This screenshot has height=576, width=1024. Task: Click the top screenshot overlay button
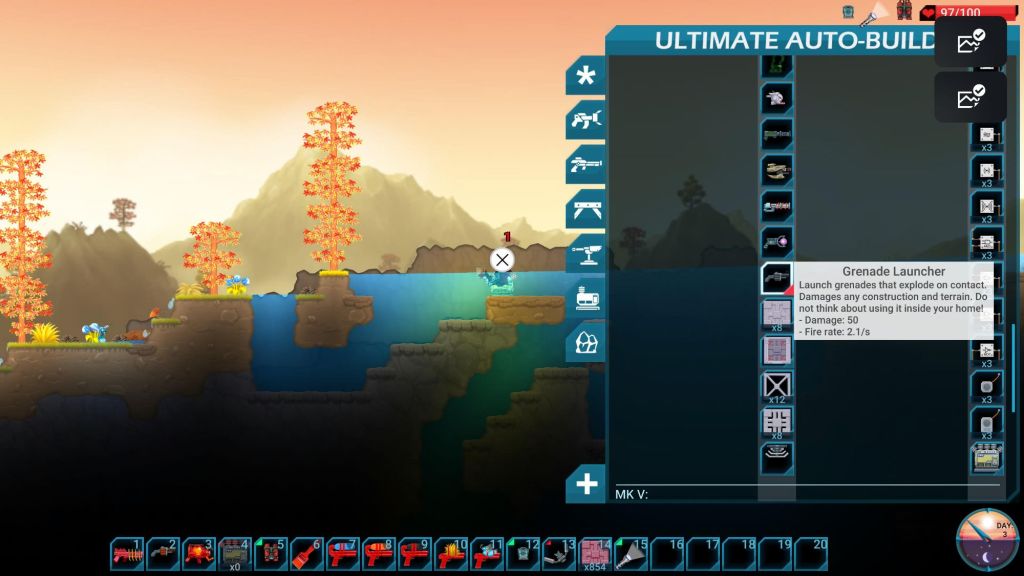tap(970, 42)
